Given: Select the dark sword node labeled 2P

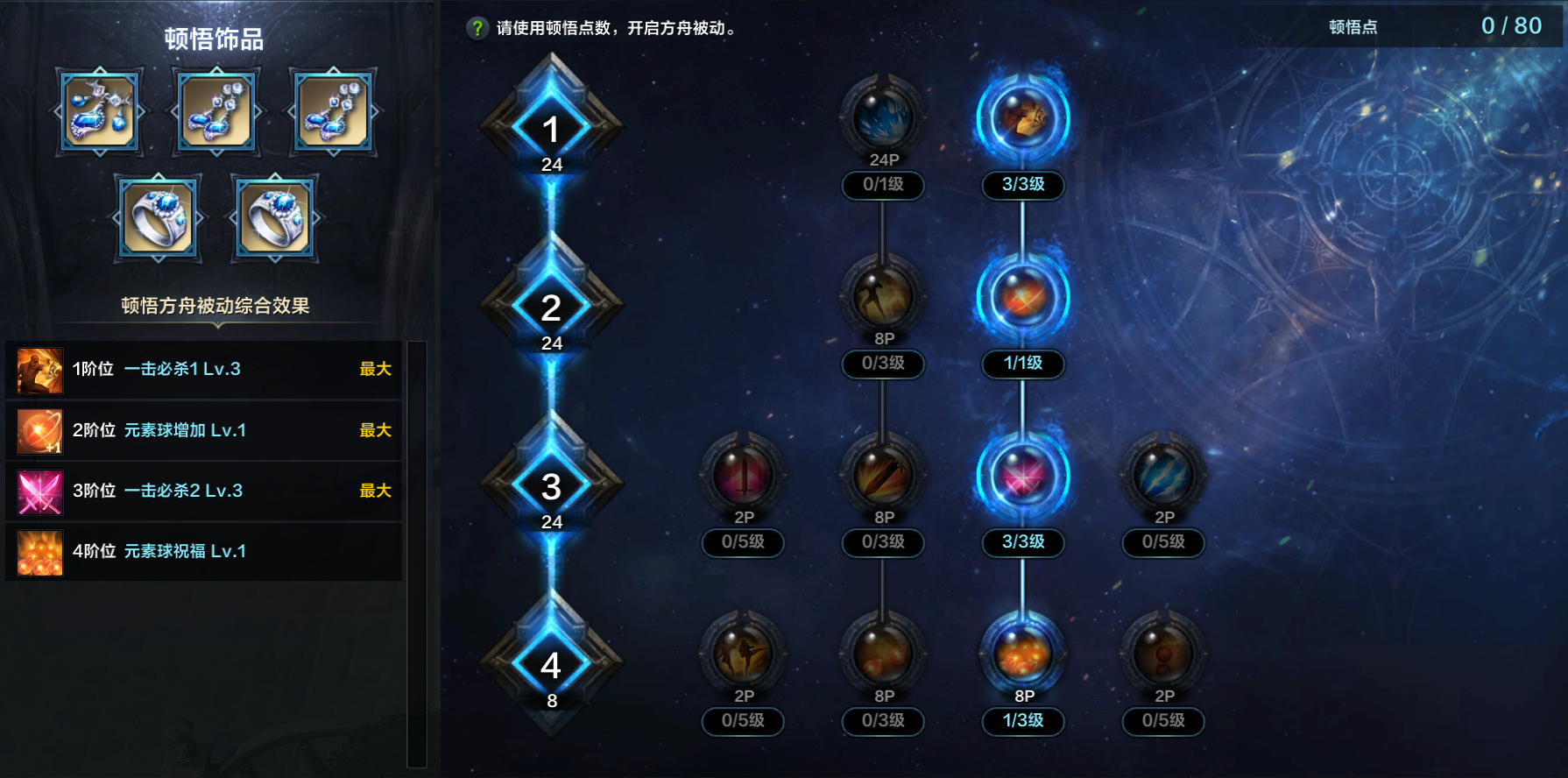Looking at the screenshot, I should [743, 476].
